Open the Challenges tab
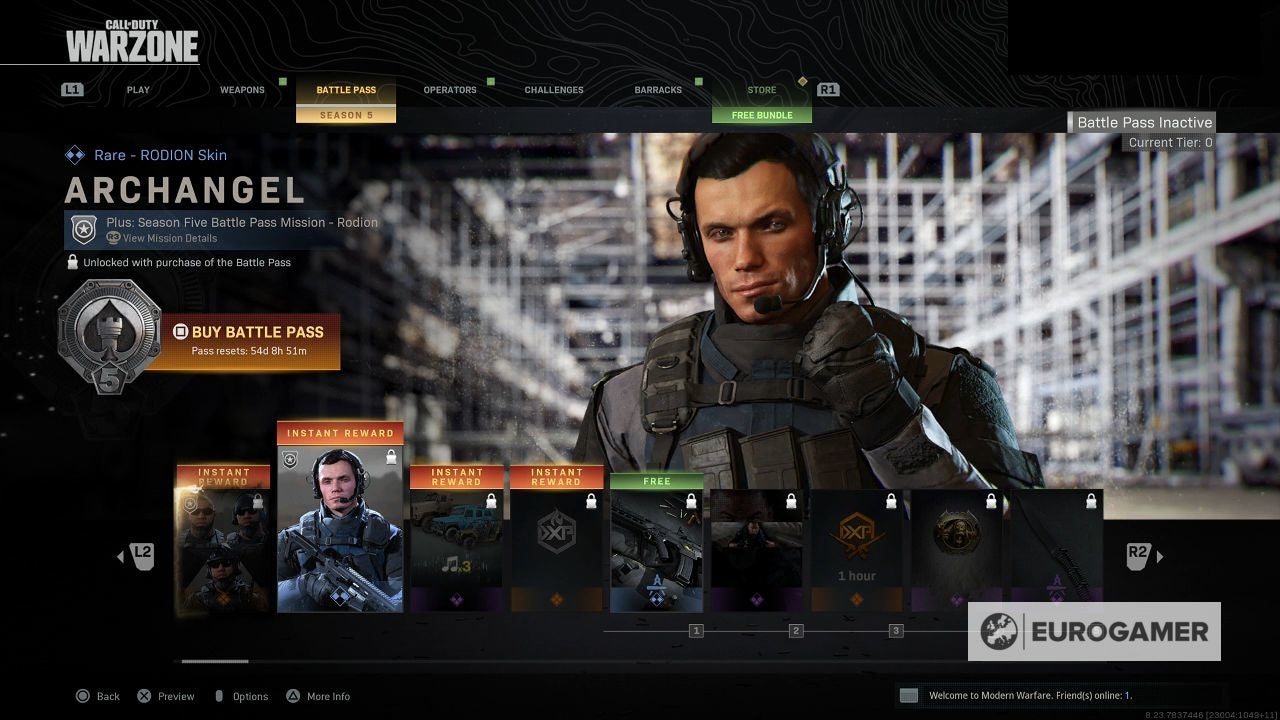The image size is (1280, 720). click(x=554, y=90)
